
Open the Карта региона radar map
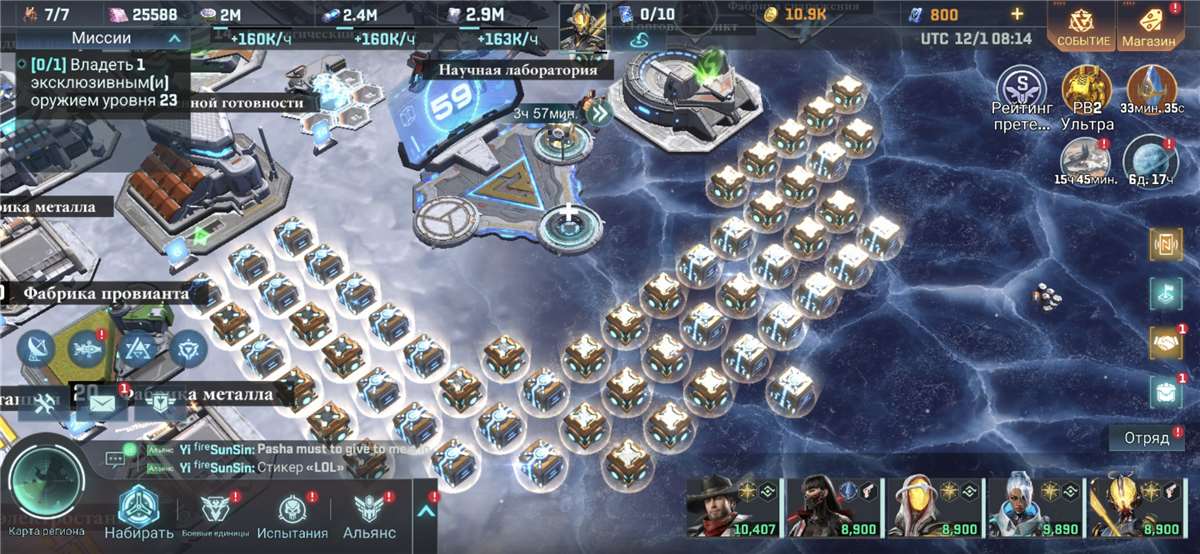click(x=45, y=489)
